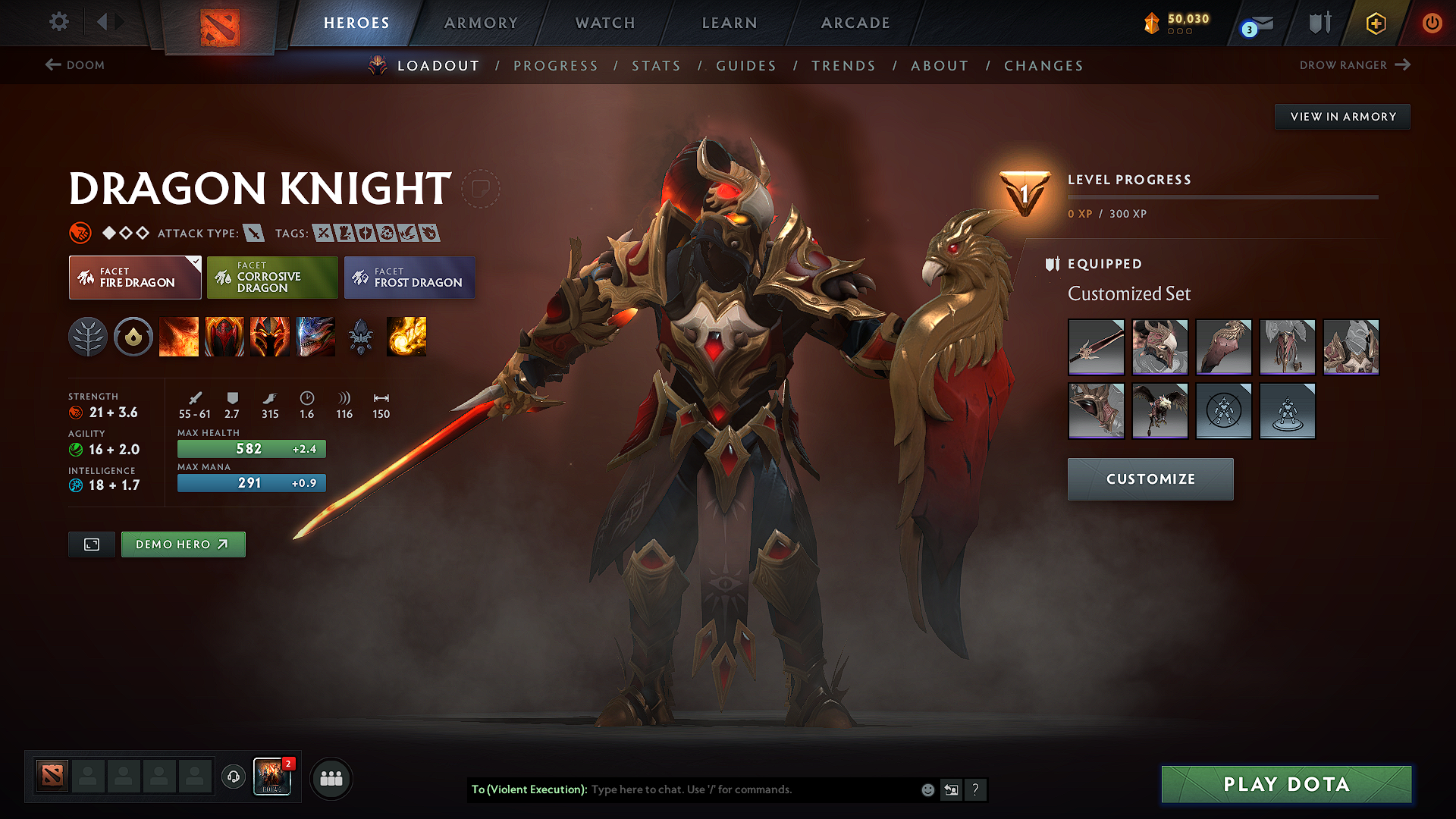This screenshot has width=1456, height=819.
Task: Click the Aghanim's Shard upgrade icon
Action: tap(361, 337)
